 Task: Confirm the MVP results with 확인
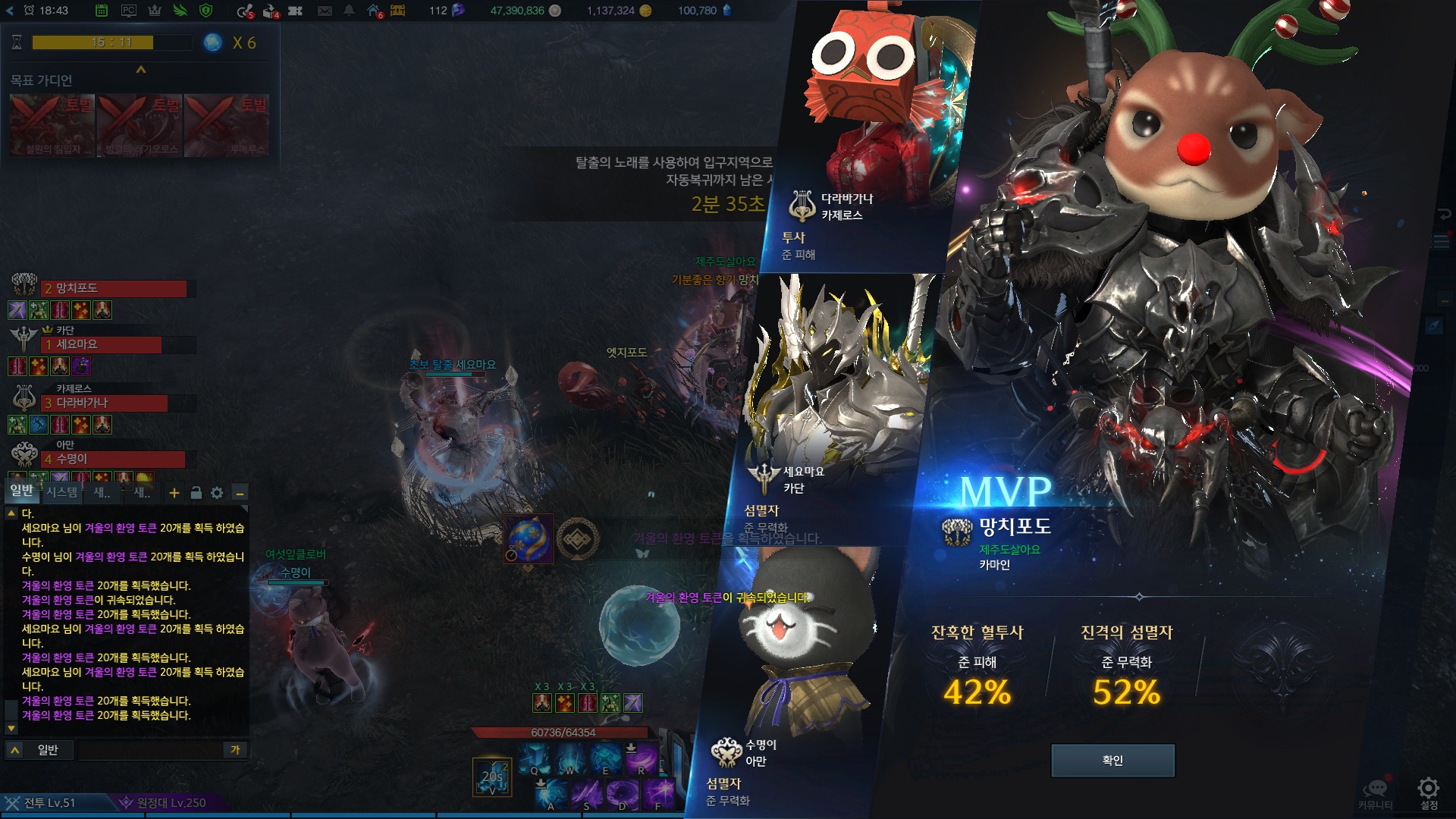(x=1112, y=760)
